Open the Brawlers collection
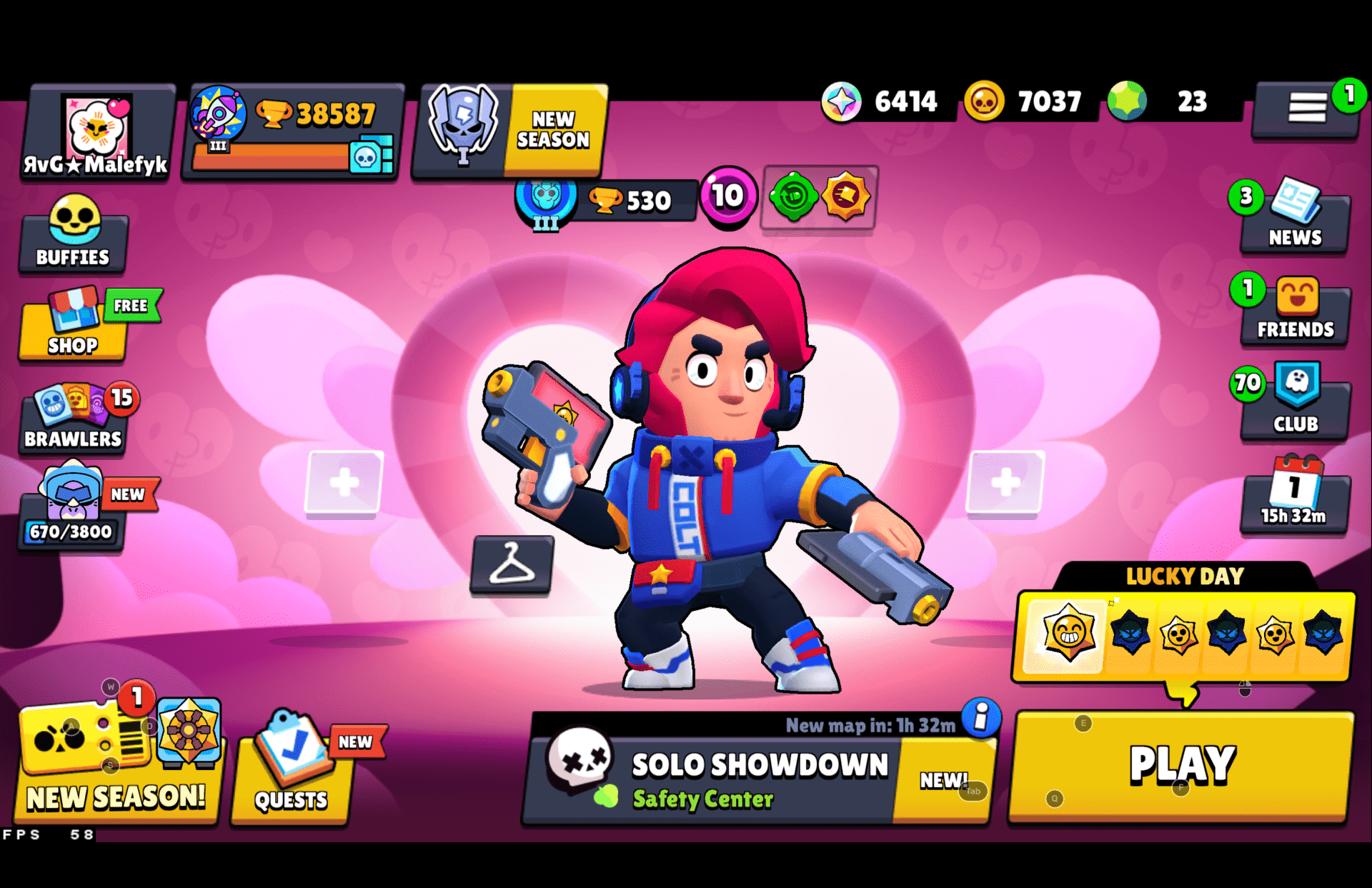1372x888 pixels. pyautogui.click(x=71, y=414)
